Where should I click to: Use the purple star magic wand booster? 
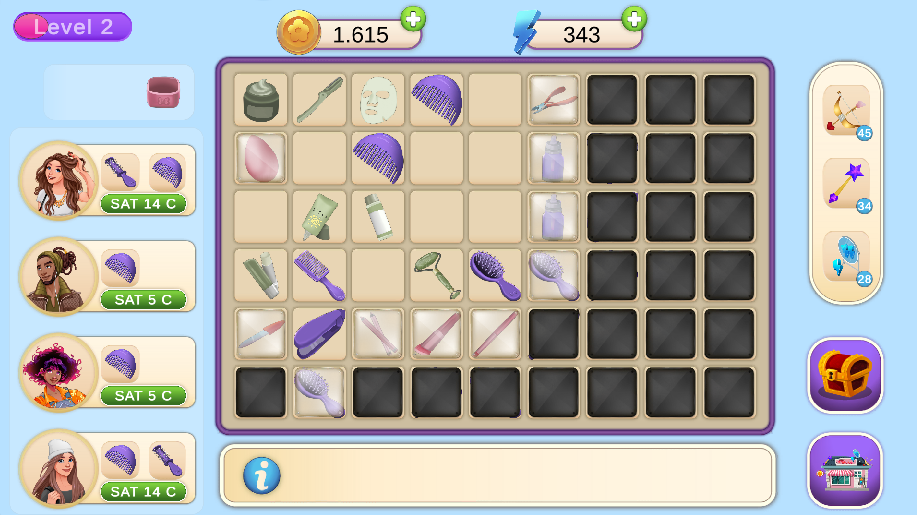[x=845, y=184]
